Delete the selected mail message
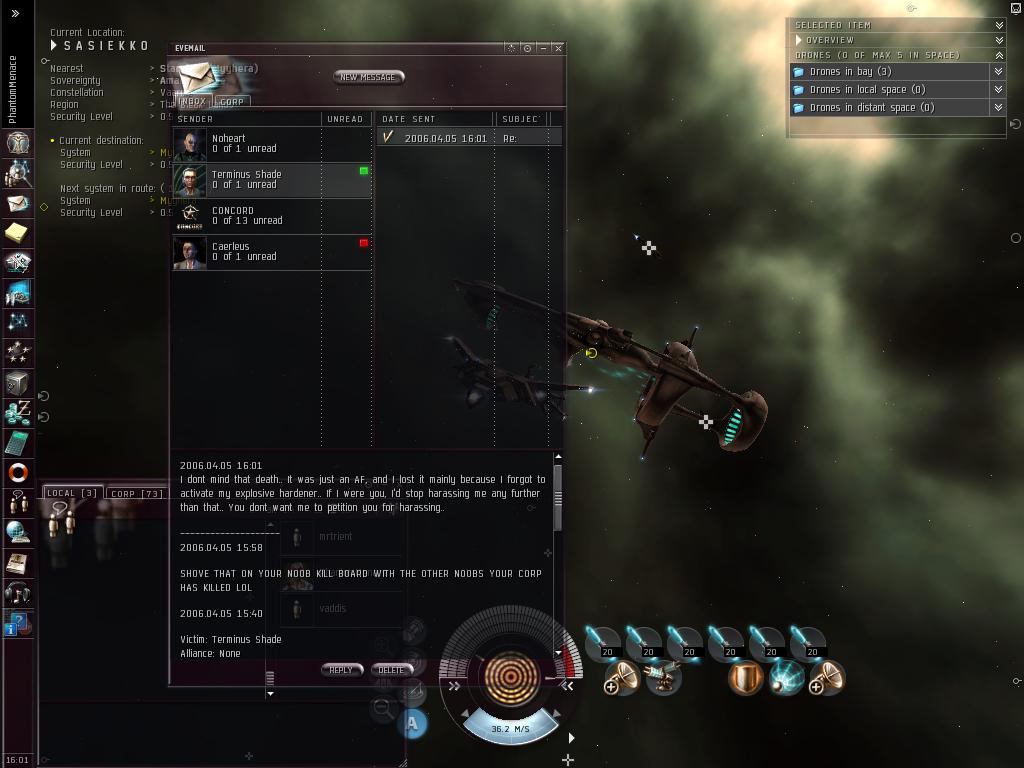 coord(391,670)
